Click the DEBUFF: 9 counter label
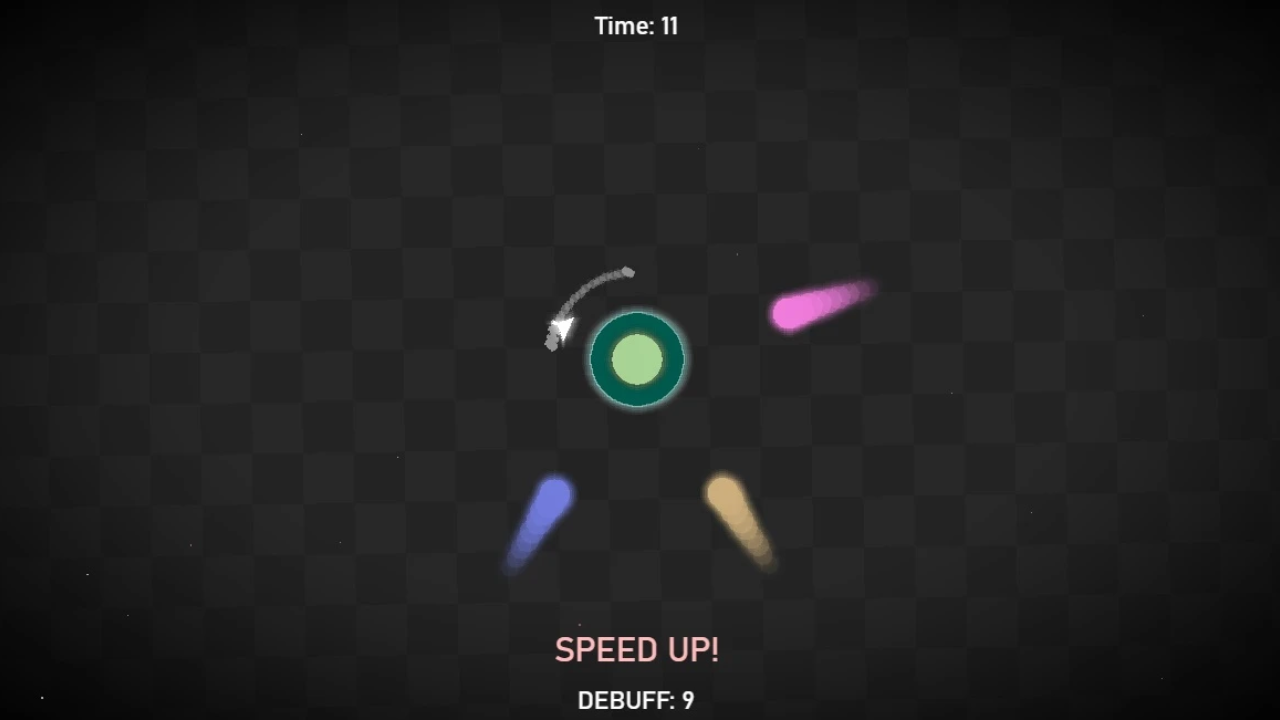Screen dimensions: 1280x720 coord(636,701)
